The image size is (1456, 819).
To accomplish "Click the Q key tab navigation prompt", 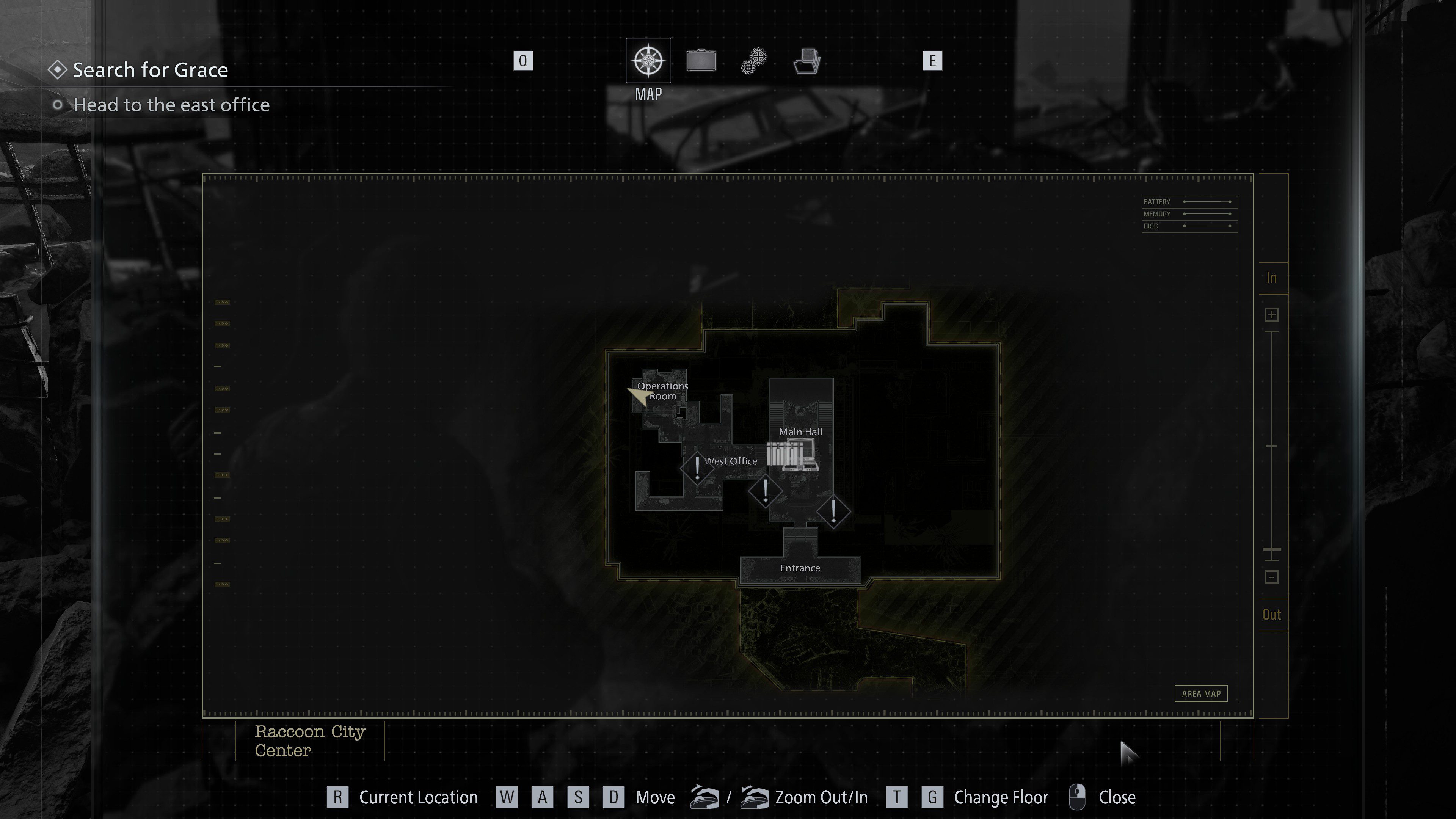I will (523, 61).
